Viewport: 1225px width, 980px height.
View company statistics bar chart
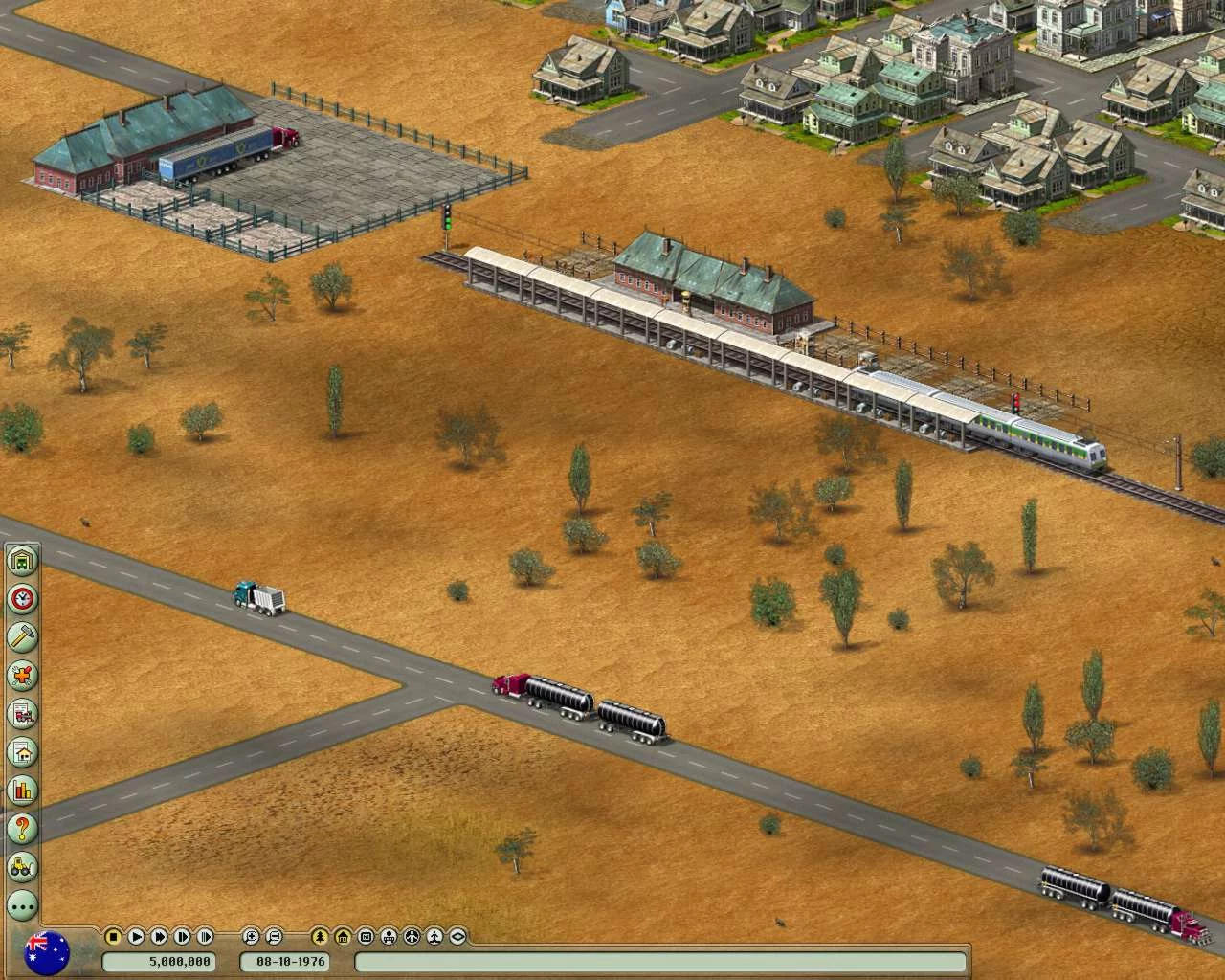21,790
